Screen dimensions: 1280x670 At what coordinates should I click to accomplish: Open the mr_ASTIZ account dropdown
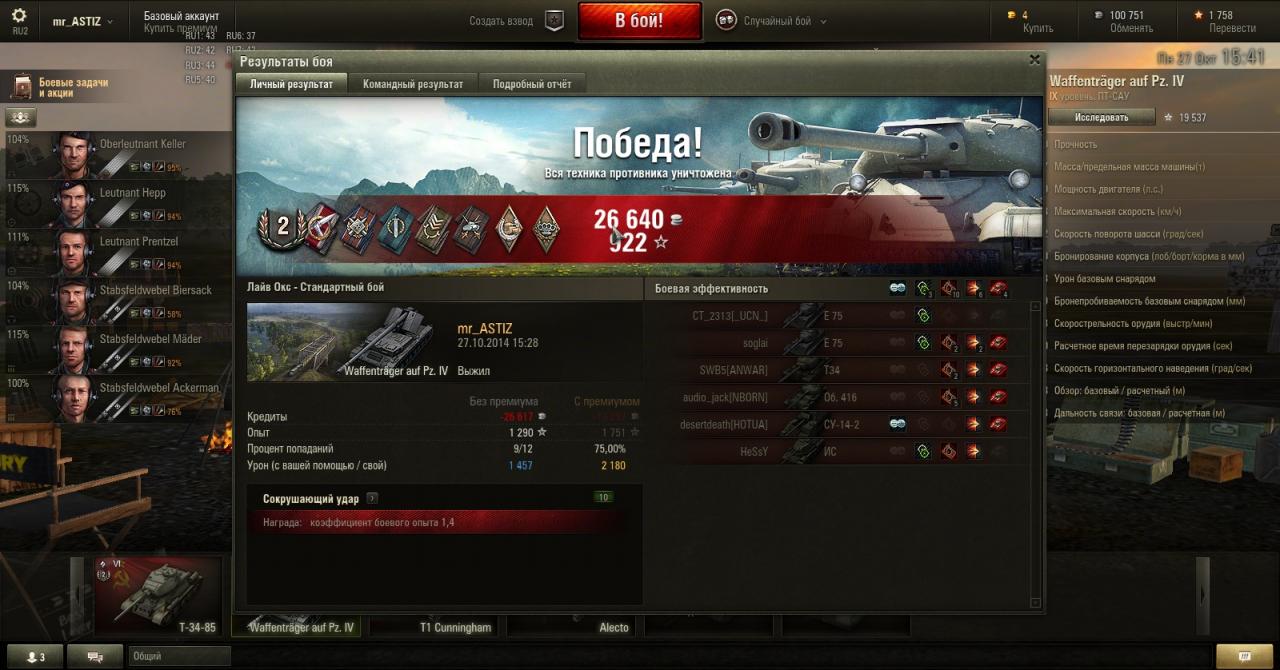pos(82,21)
